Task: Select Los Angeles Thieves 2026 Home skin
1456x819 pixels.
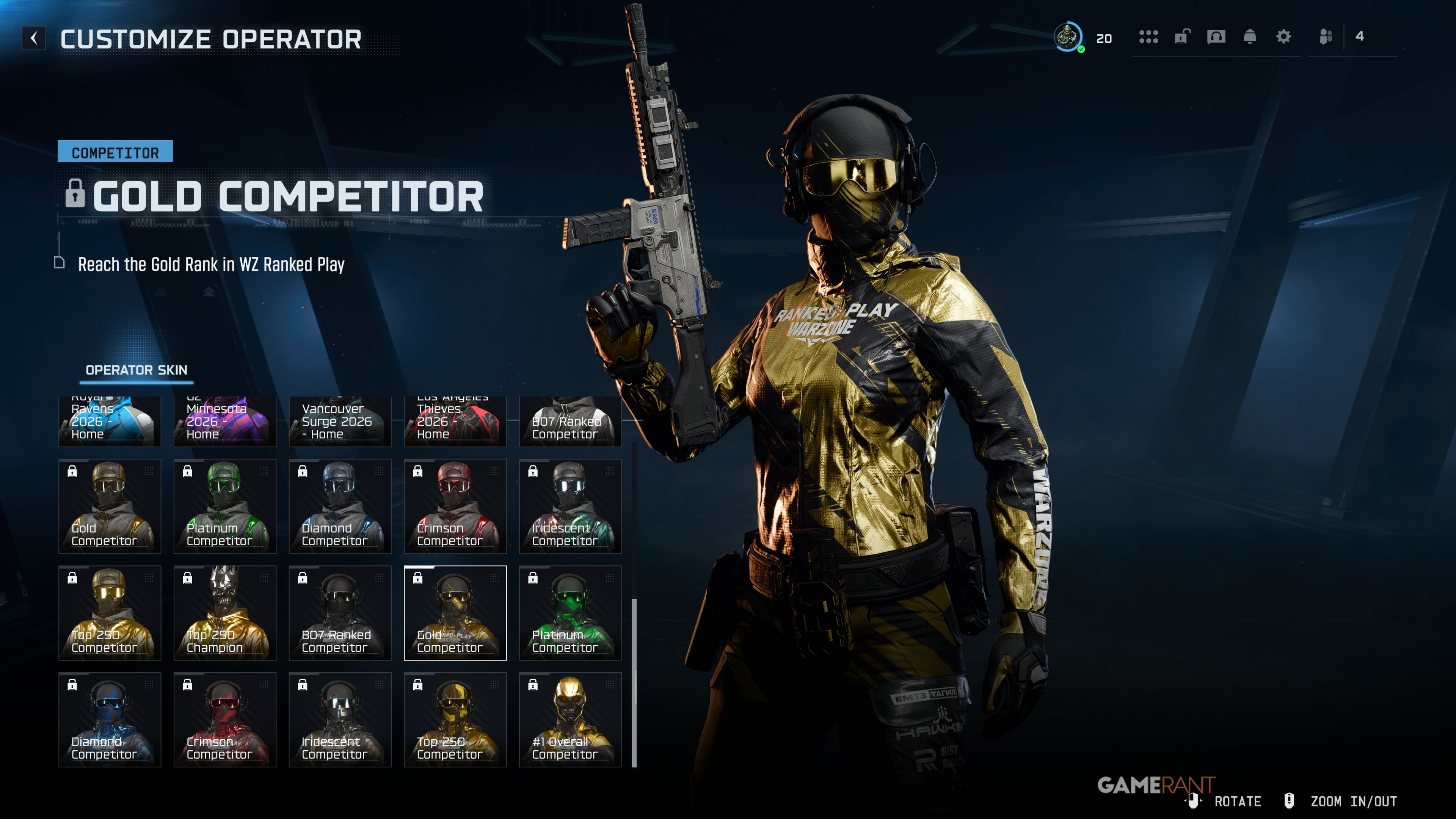Action: 455,422
